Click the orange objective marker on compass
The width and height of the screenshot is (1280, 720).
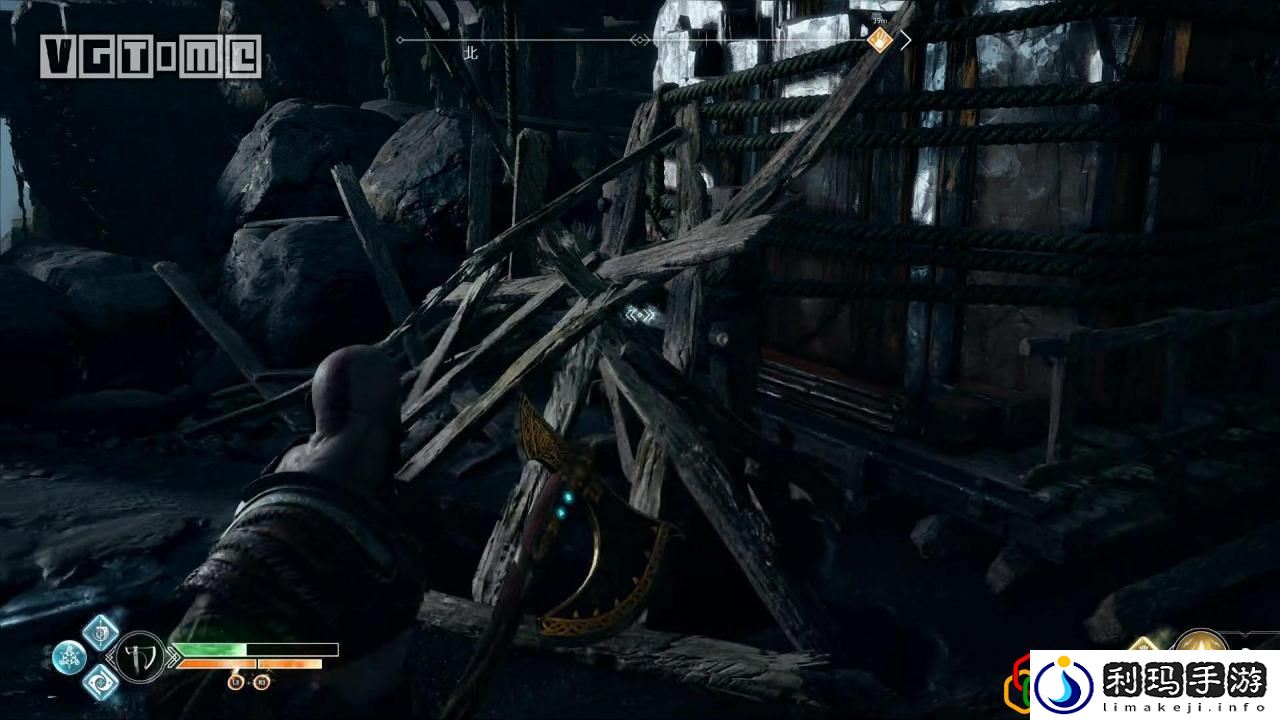880,40
